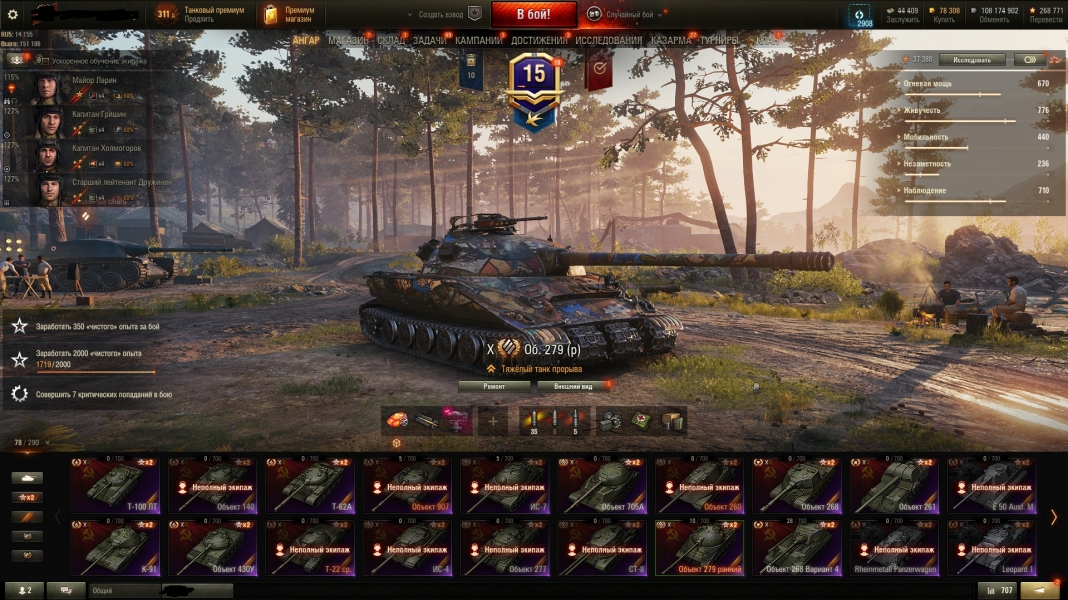Image resolution: width=1068 pixels, height=600 pixels.
Task: Choose the Т-100 ЛТ tank in carousel
Action: (x=114, y=485)
